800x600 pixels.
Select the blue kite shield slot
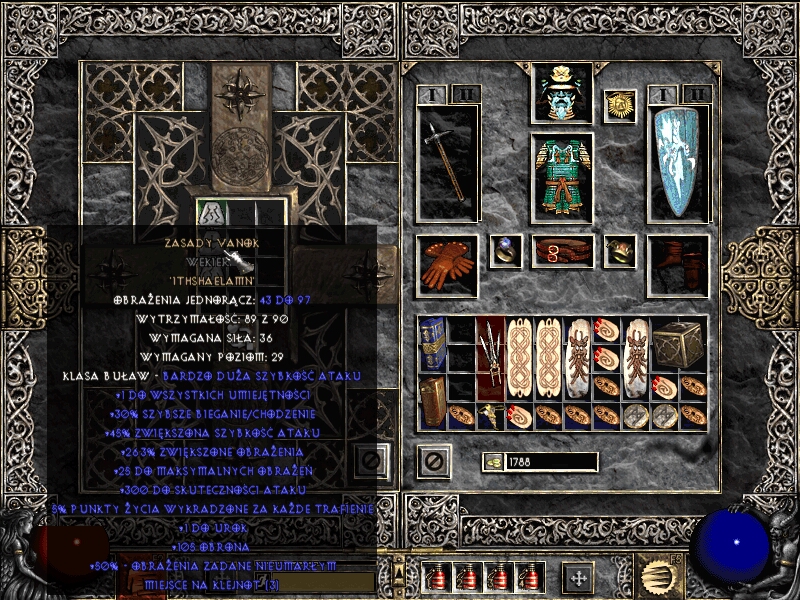tap(678, 165)
